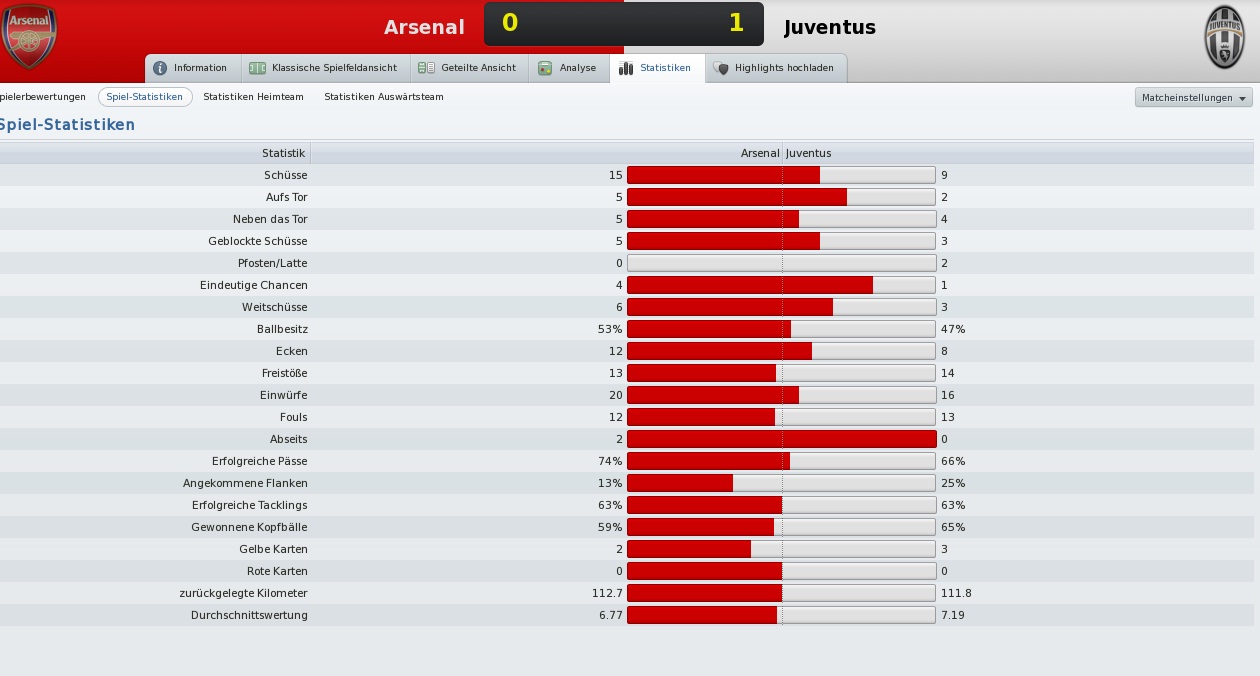This screenshot has height=676, width=1260.
Task: Click the Arsenal club crest
Action: pos(29,38)
